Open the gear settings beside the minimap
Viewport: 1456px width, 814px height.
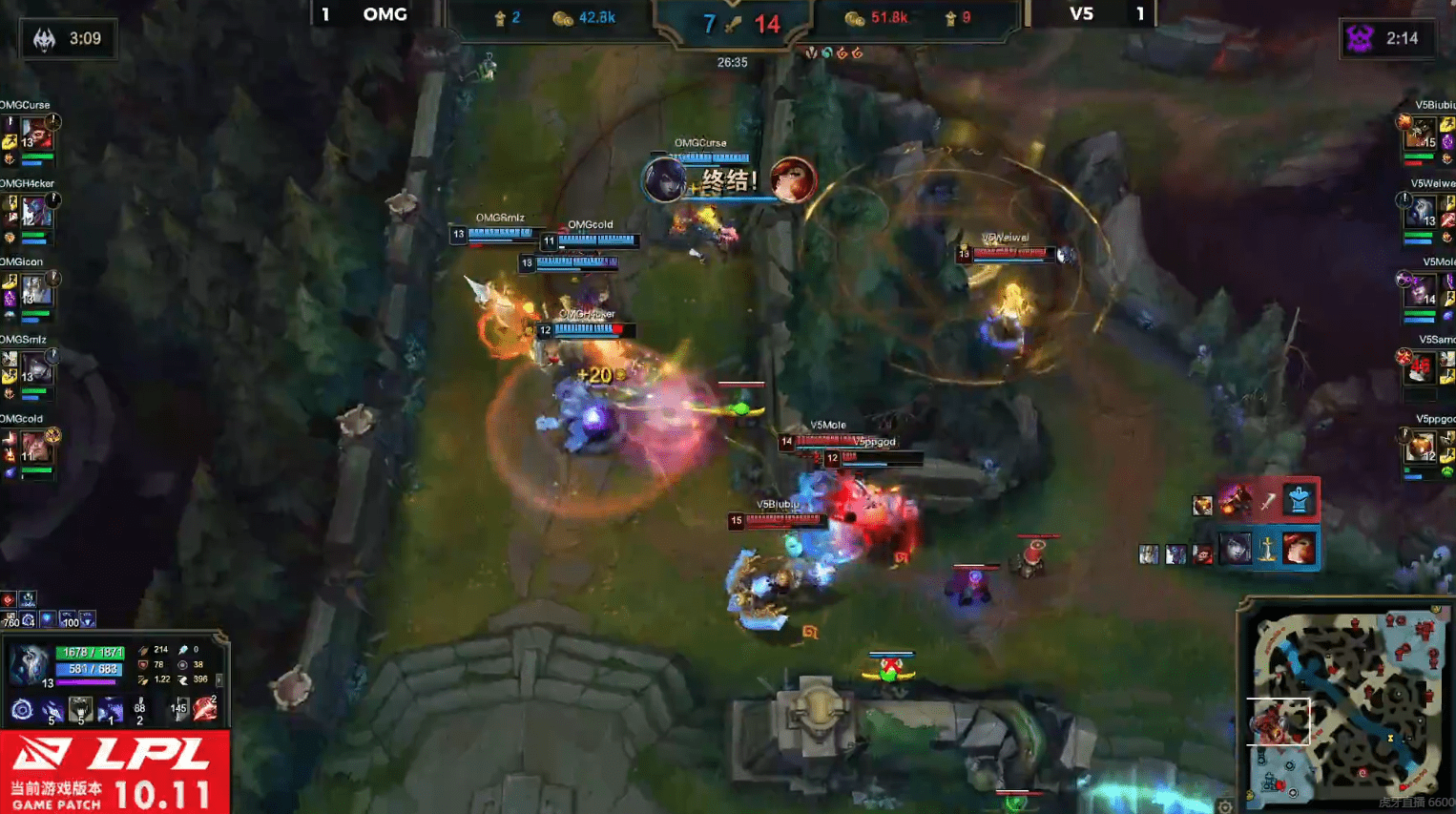pyautogui.click(x=1225, y=807)
